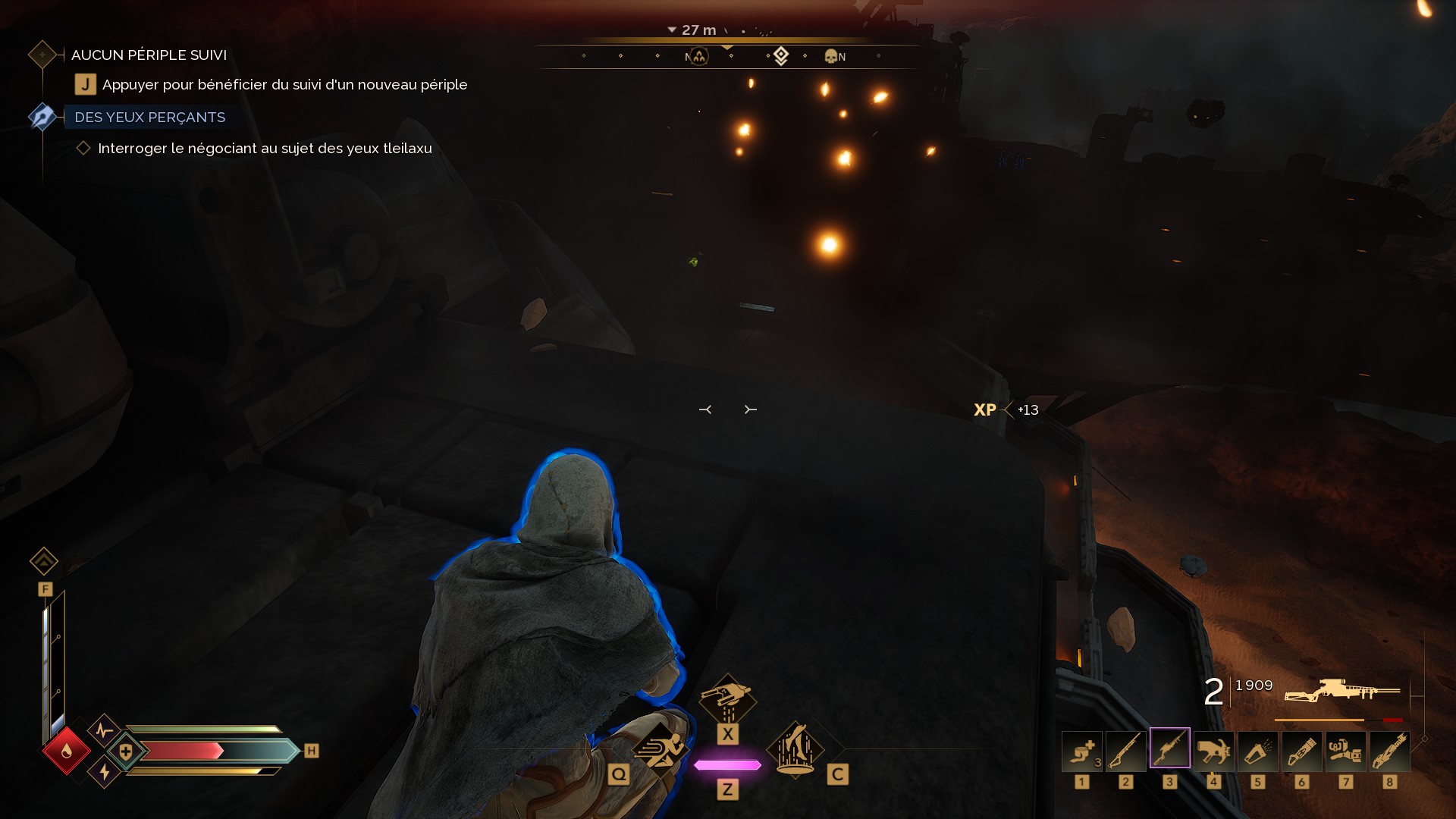Select the spray tool in slot 5

point(1257,751)
